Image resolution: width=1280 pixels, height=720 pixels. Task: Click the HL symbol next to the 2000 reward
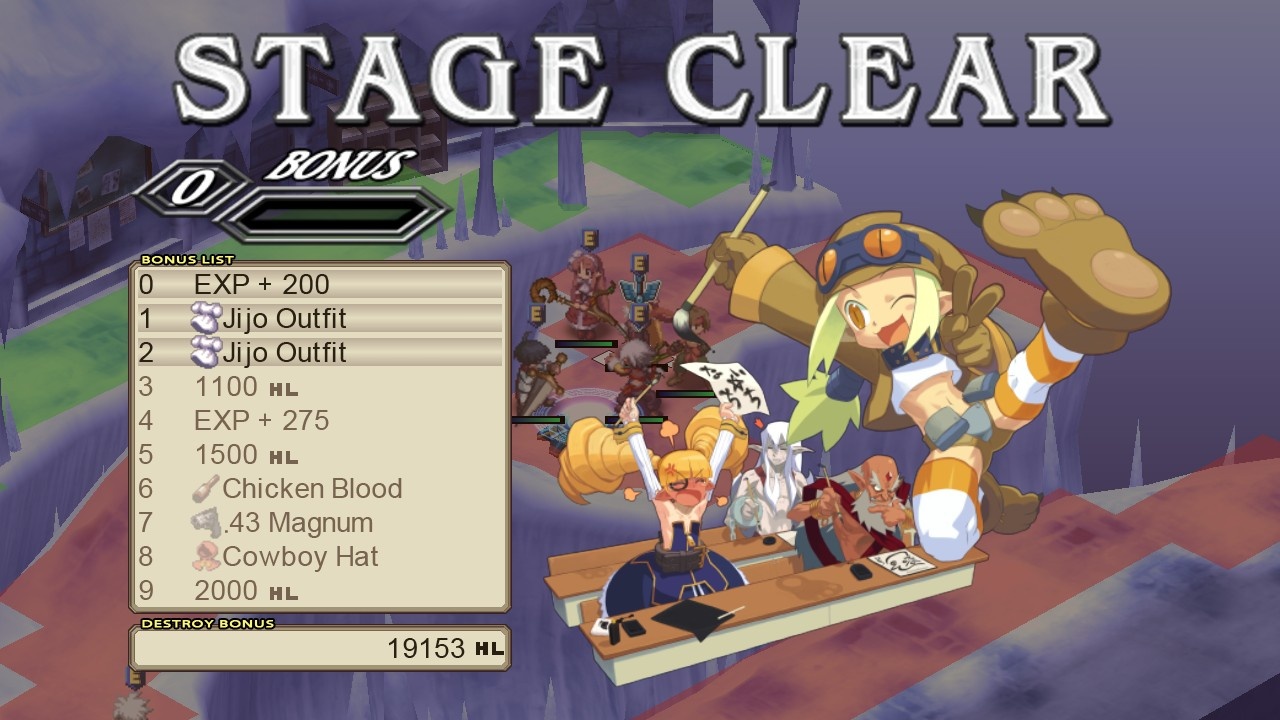click(x=284, y=592)
